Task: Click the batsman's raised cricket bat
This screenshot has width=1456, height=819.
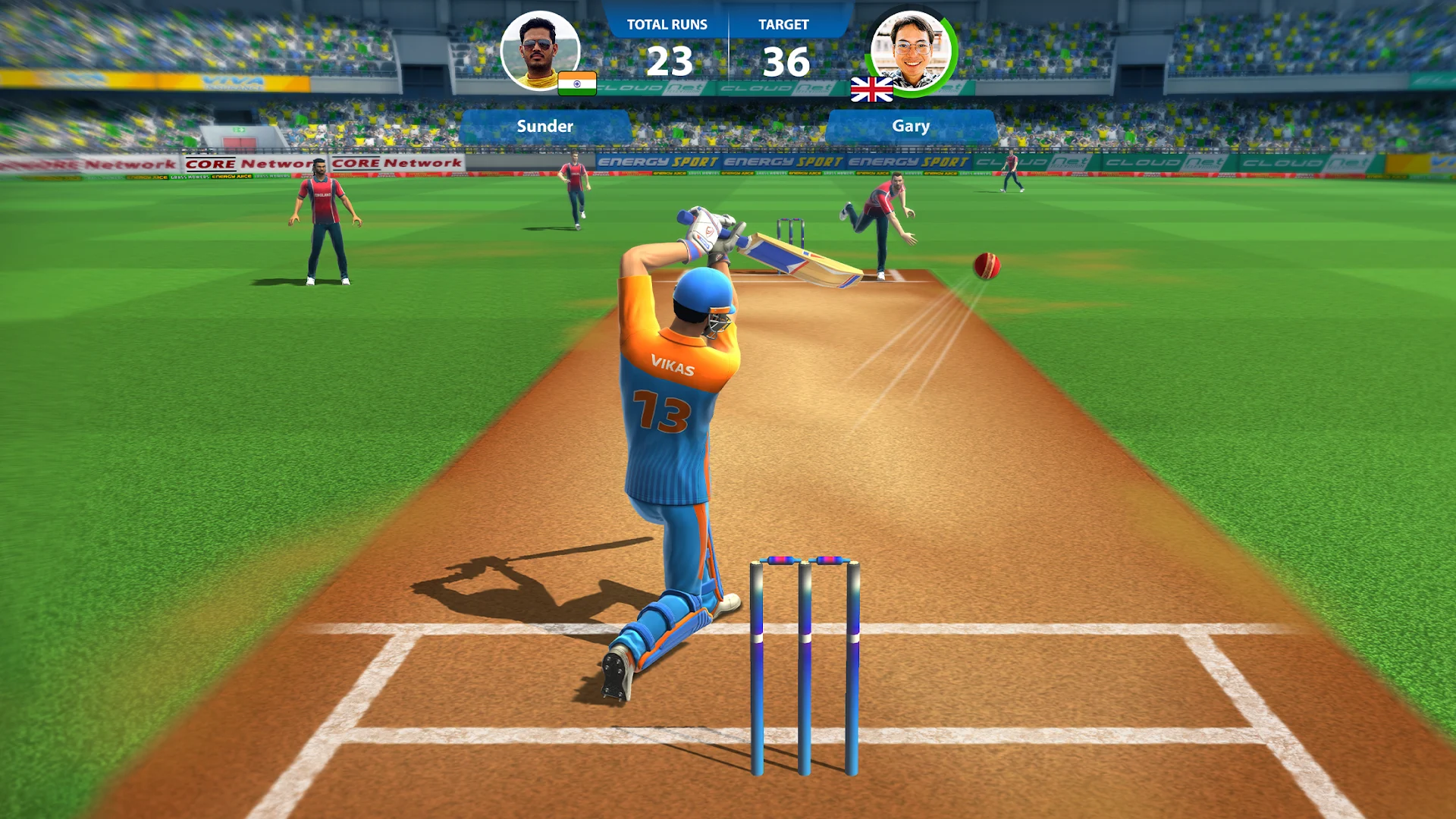Action: click(x=796, y=257)
